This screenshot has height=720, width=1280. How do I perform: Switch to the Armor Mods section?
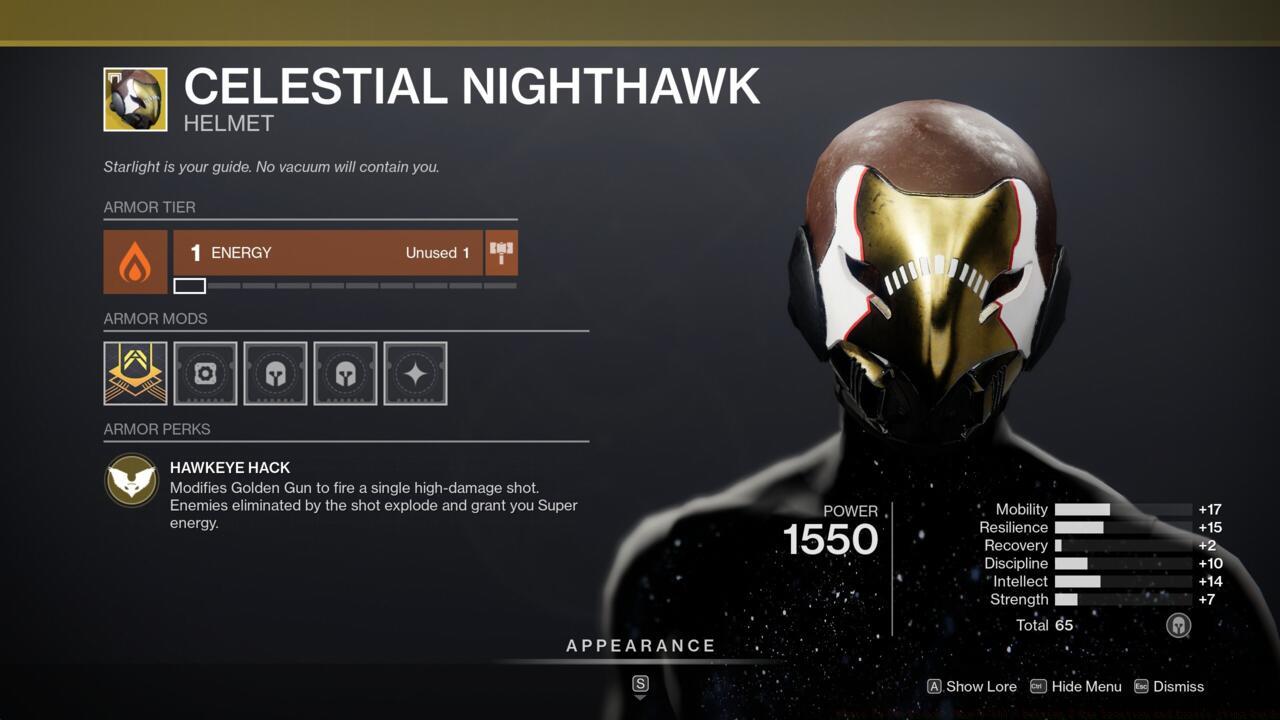pos(155,319)
